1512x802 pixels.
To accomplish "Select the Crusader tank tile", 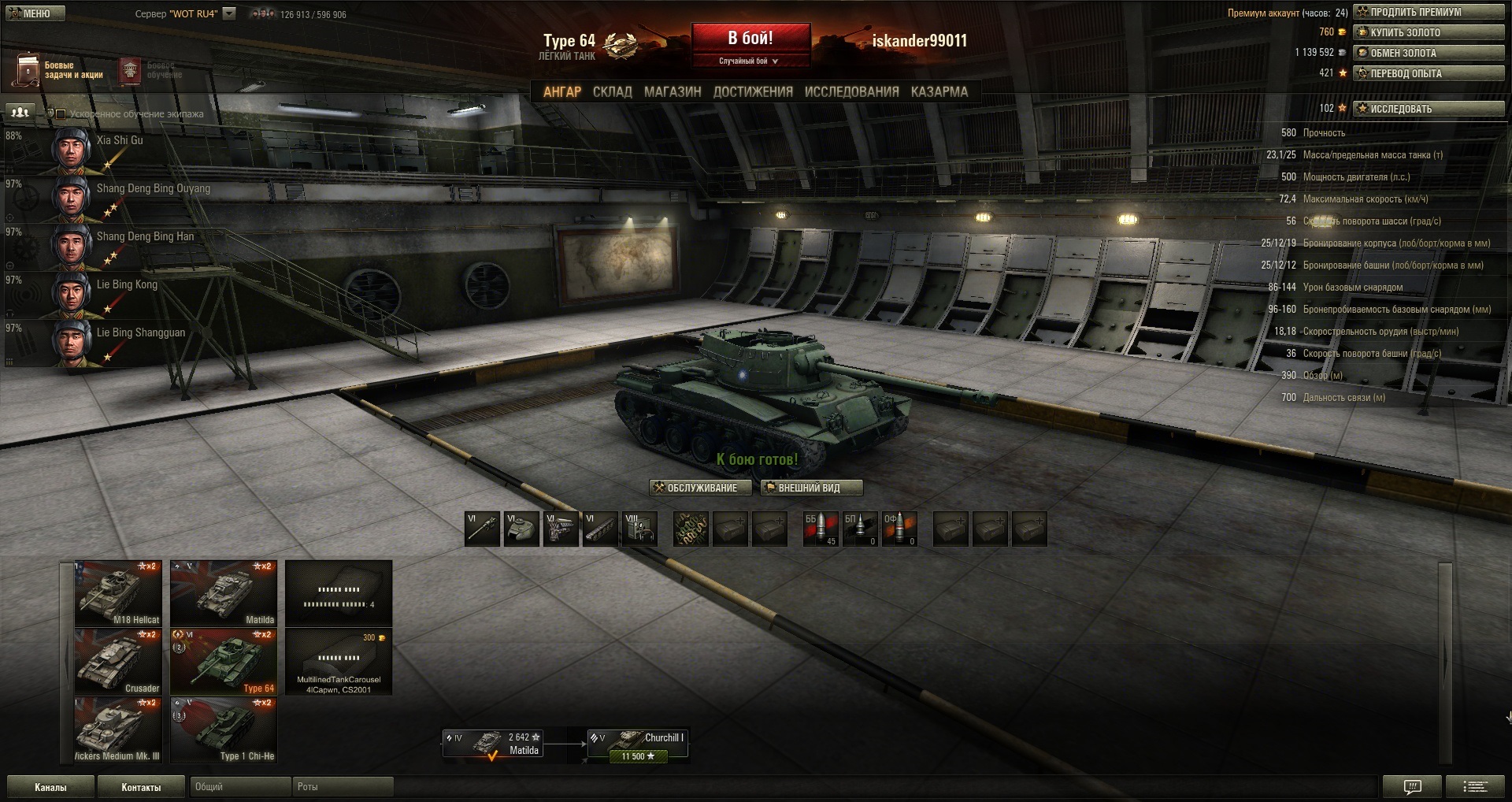I will [118, 662].
